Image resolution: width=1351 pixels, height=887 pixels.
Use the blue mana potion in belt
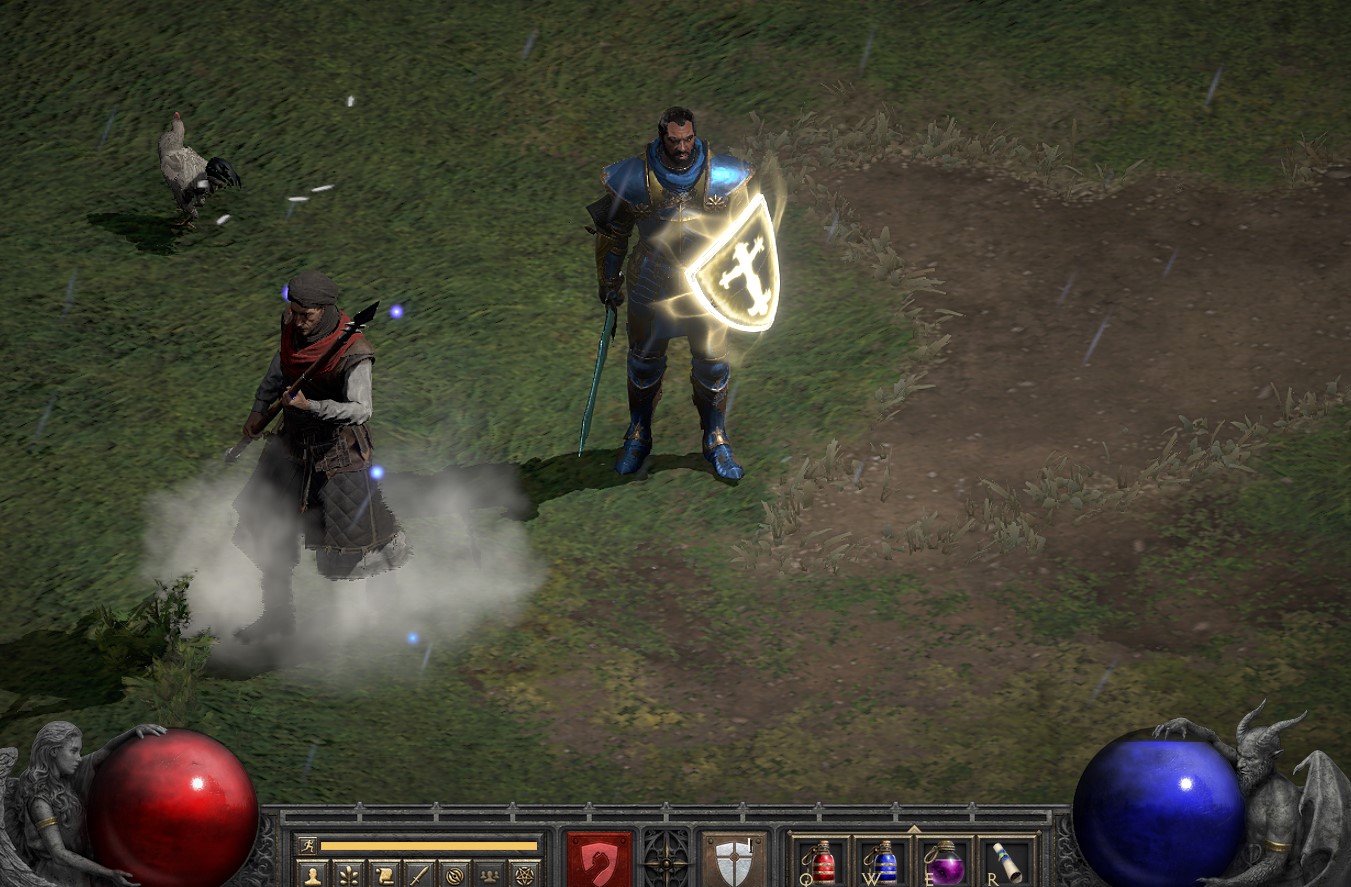click(884, 862)
